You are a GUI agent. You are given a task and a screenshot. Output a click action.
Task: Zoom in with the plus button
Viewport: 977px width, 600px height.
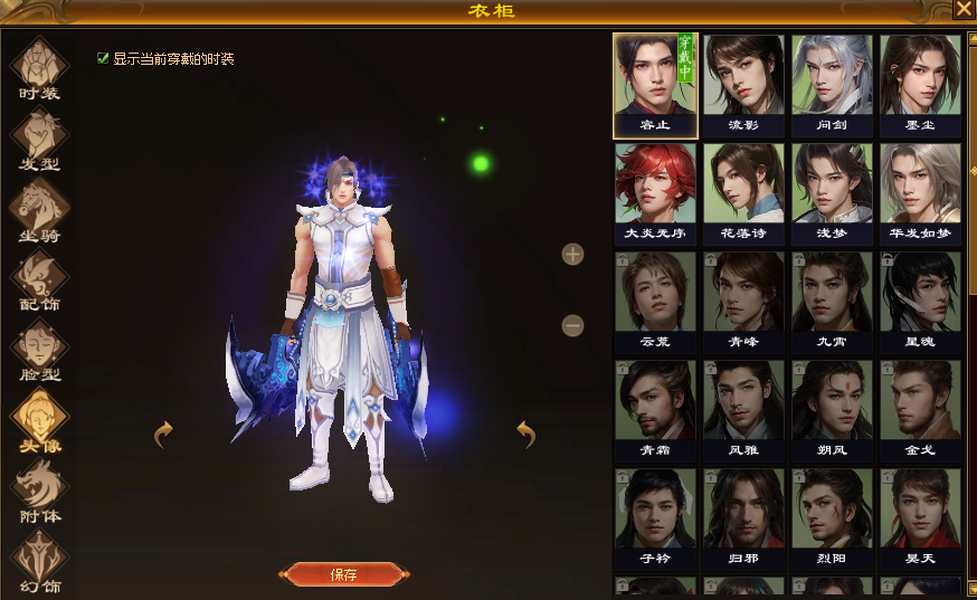coord(573,254)
